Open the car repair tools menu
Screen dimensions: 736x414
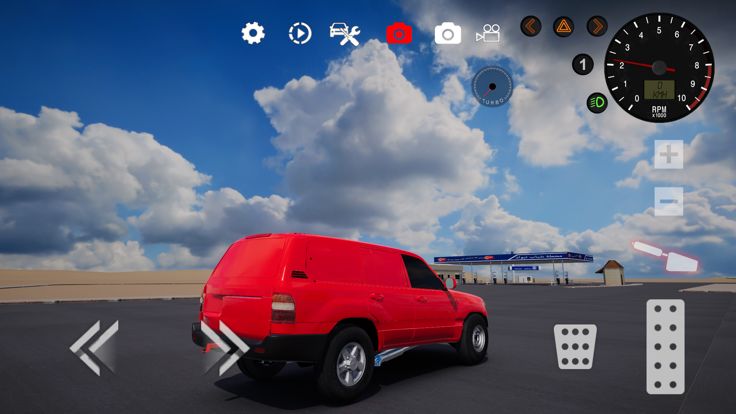tap(345, 33)
